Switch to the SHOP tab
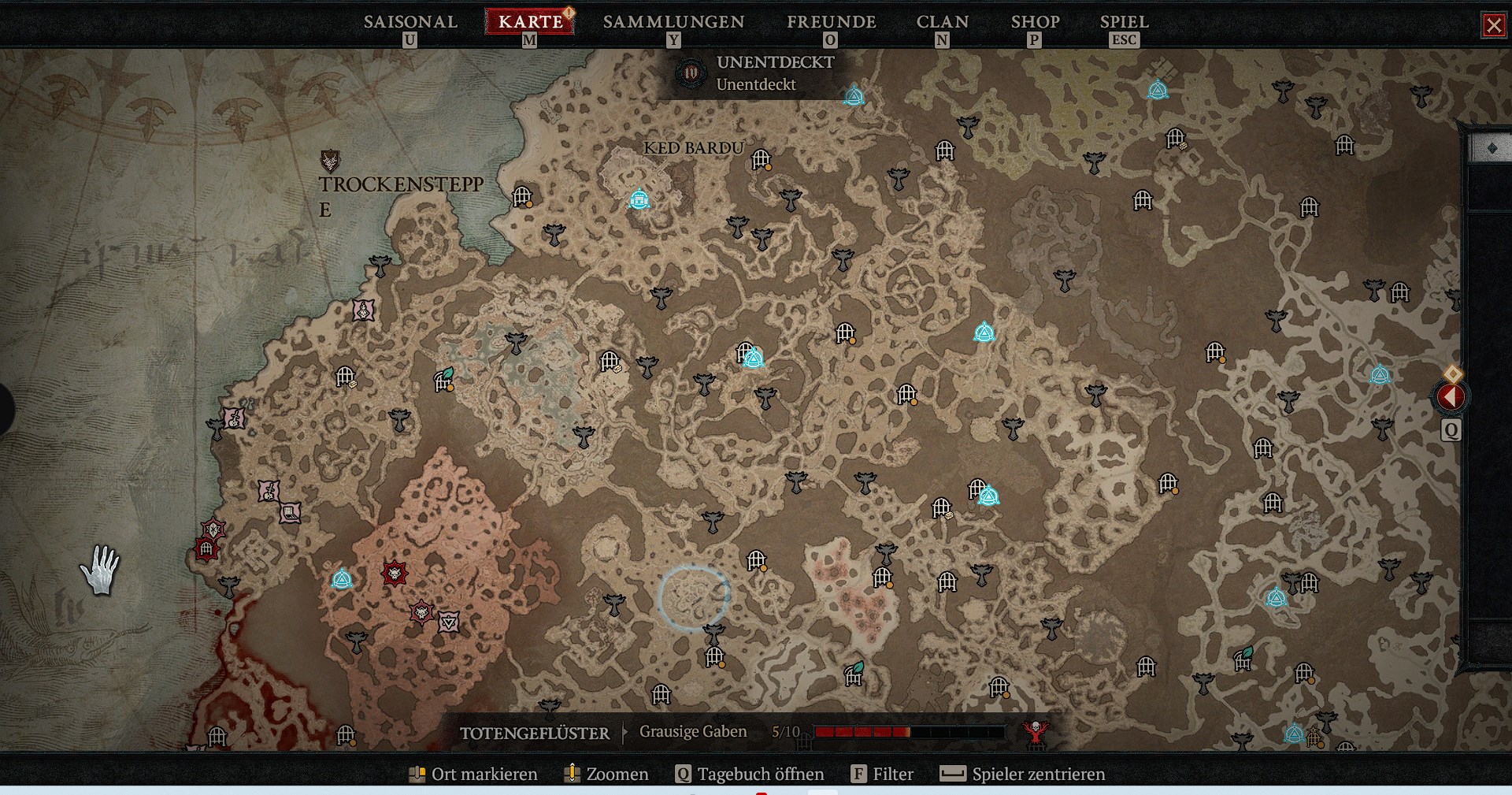This screenshot has width=1512, height=795. (1035, 22)
